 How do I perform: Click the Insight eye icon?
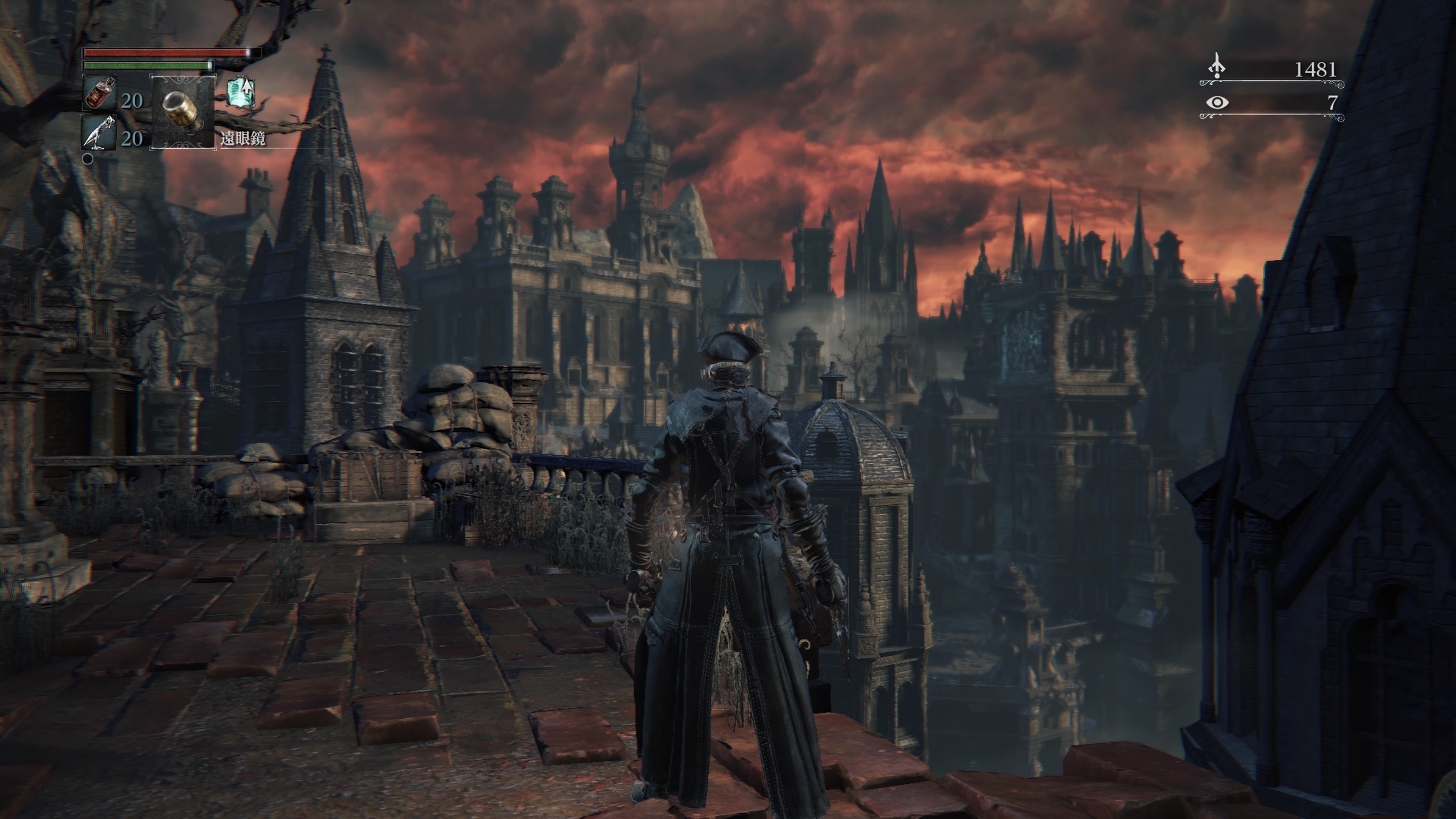pyautogui.click(x=1217, y=103)
